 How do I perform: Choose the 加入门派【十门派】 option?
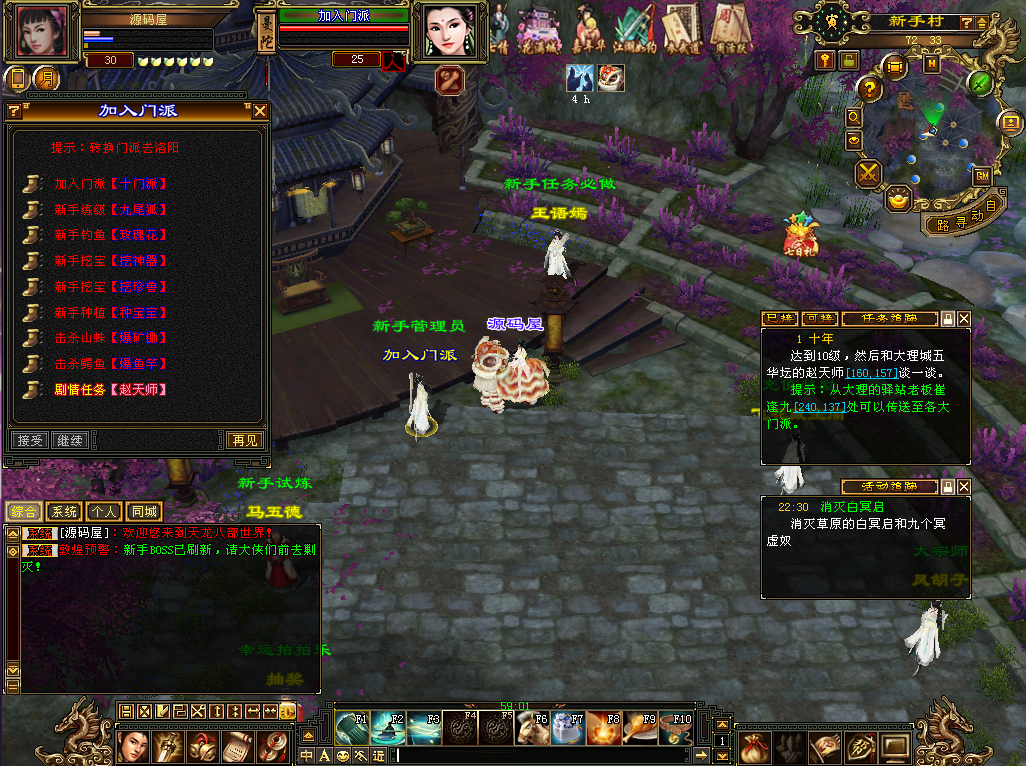point(110,184)
